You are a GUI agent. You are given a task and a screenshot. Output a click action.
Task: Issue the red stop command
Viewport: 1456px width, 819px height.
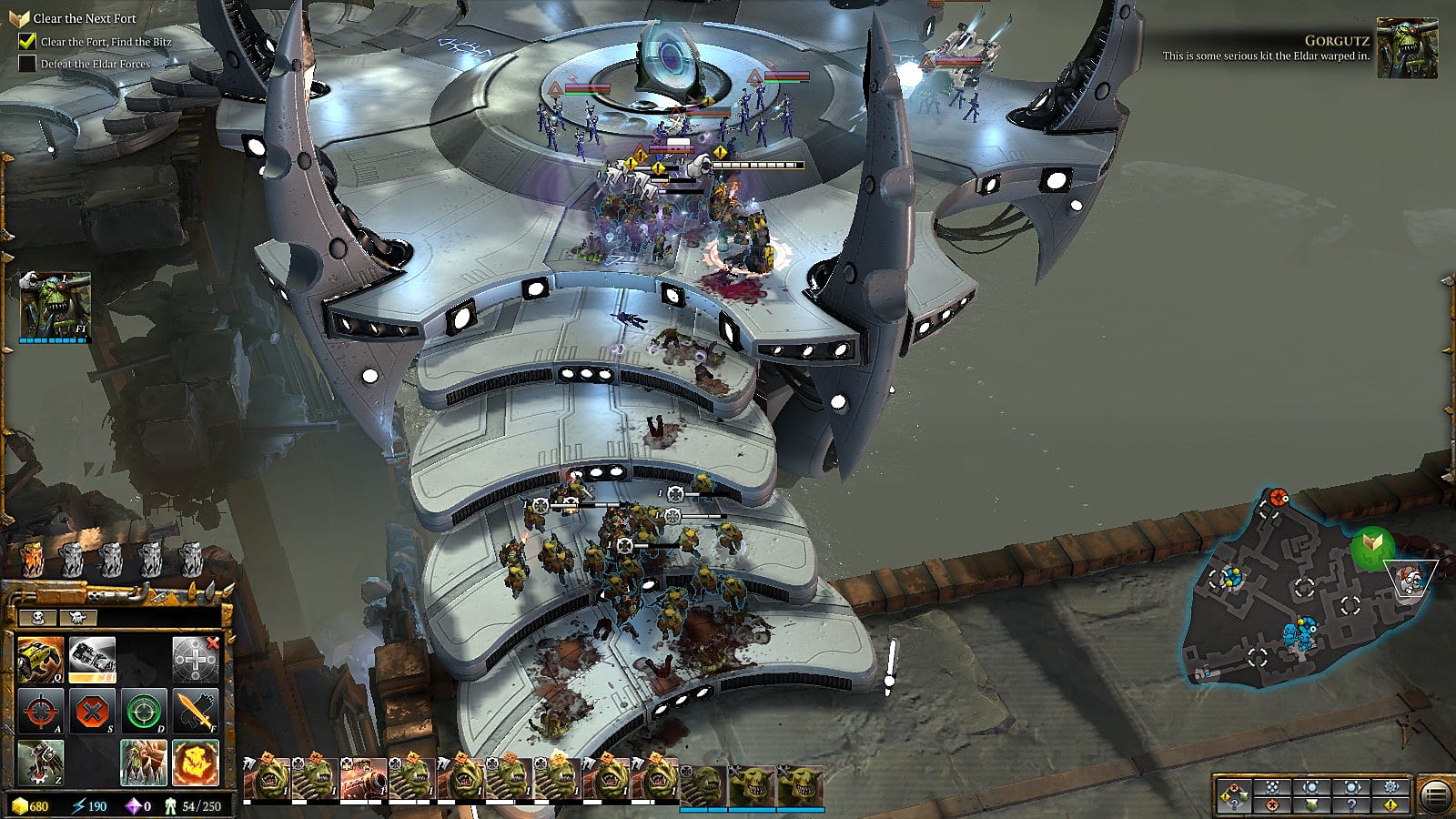91,712
